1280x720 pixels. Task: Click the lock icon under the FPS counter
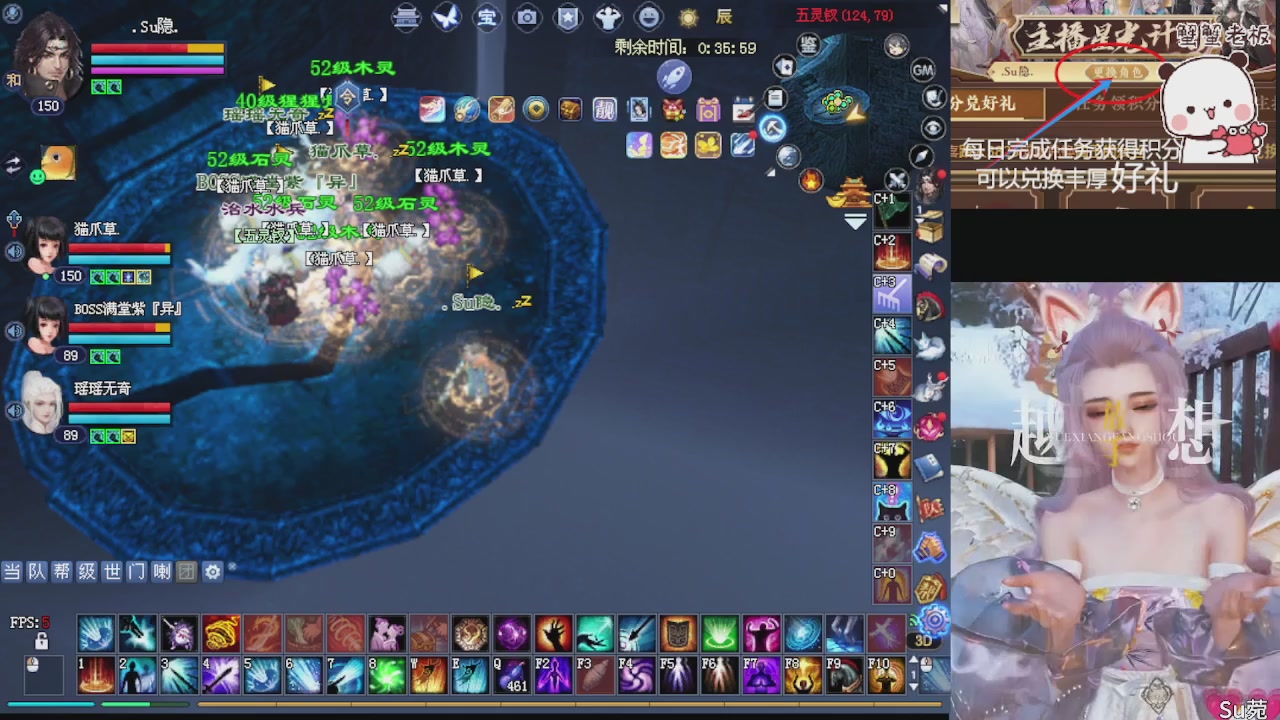tap(41, 640)
